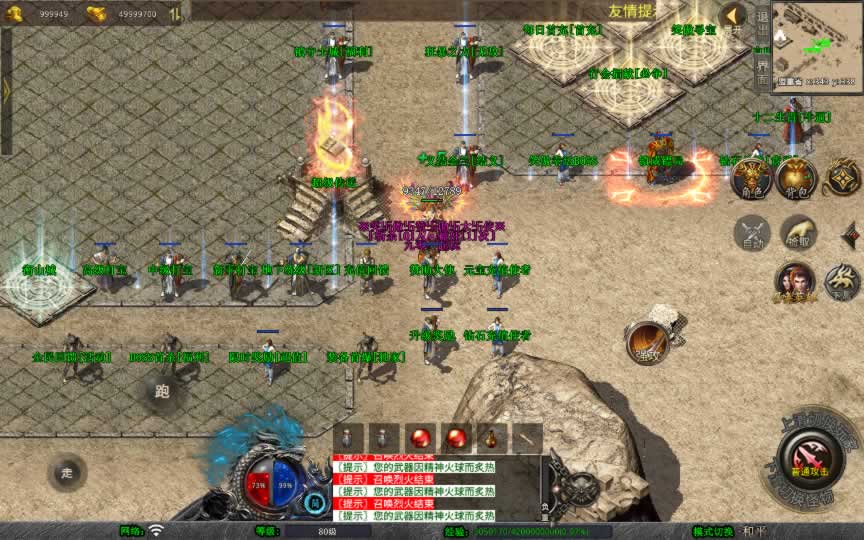Toggle 自动 auto-combat with crossed swords
Screen dimensions: 864x540
[751, 234]
